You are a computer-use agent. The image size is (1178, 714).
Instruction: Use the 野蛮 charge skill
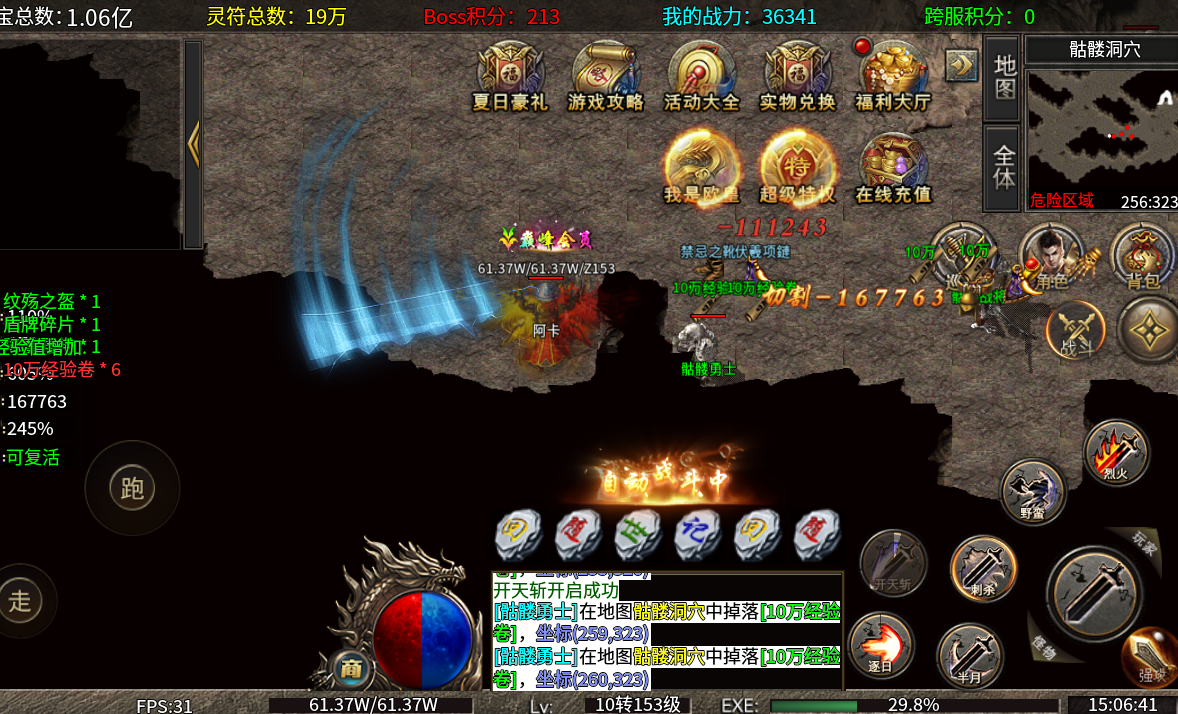(x=1033, y=491)
